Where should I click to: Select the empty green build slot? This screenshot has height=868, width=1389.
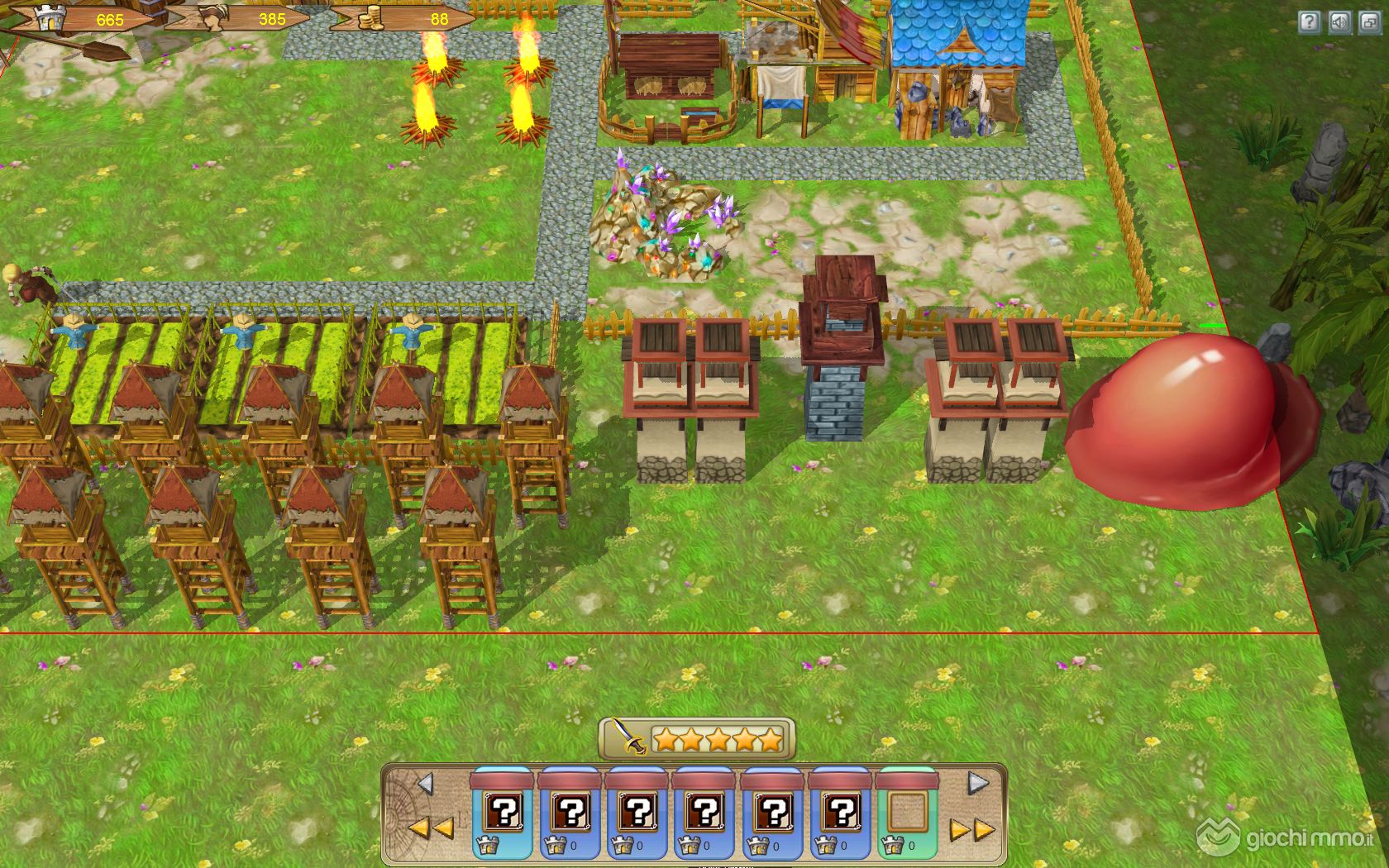(907, 813)
